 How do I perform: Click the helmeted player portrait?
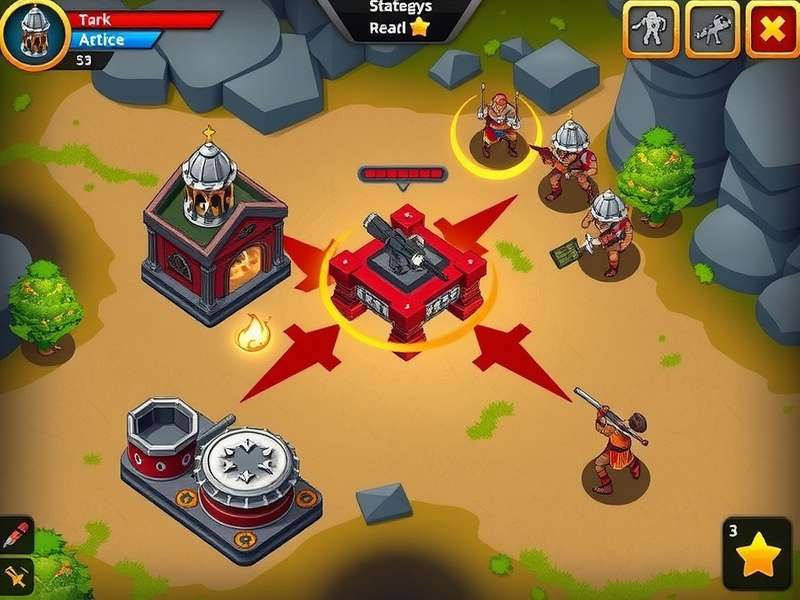tap(34, 32)
